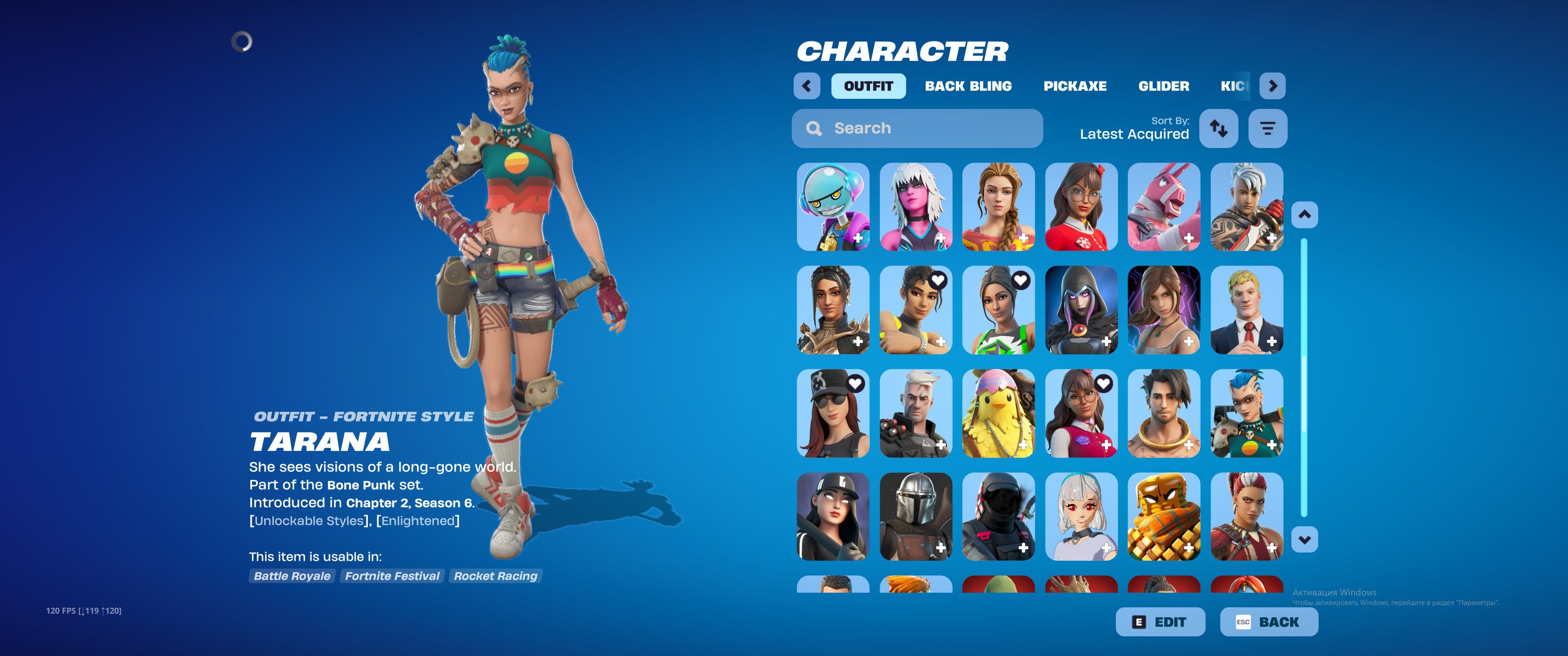
Task: Pick the Mandalorian helmet outfit
Action: [915, 517]
